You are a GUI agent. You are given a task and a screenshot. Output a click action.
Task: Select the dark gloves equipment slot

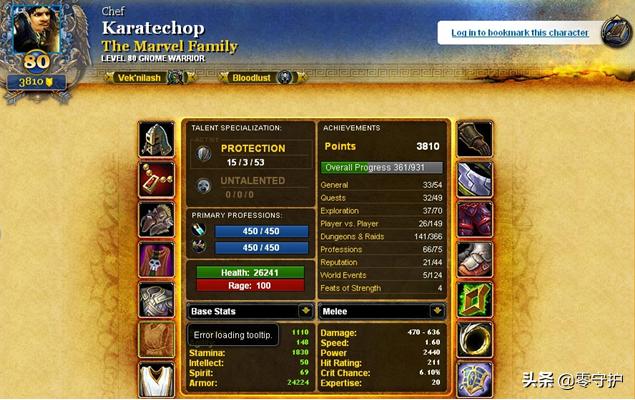(x=475, y=139)
